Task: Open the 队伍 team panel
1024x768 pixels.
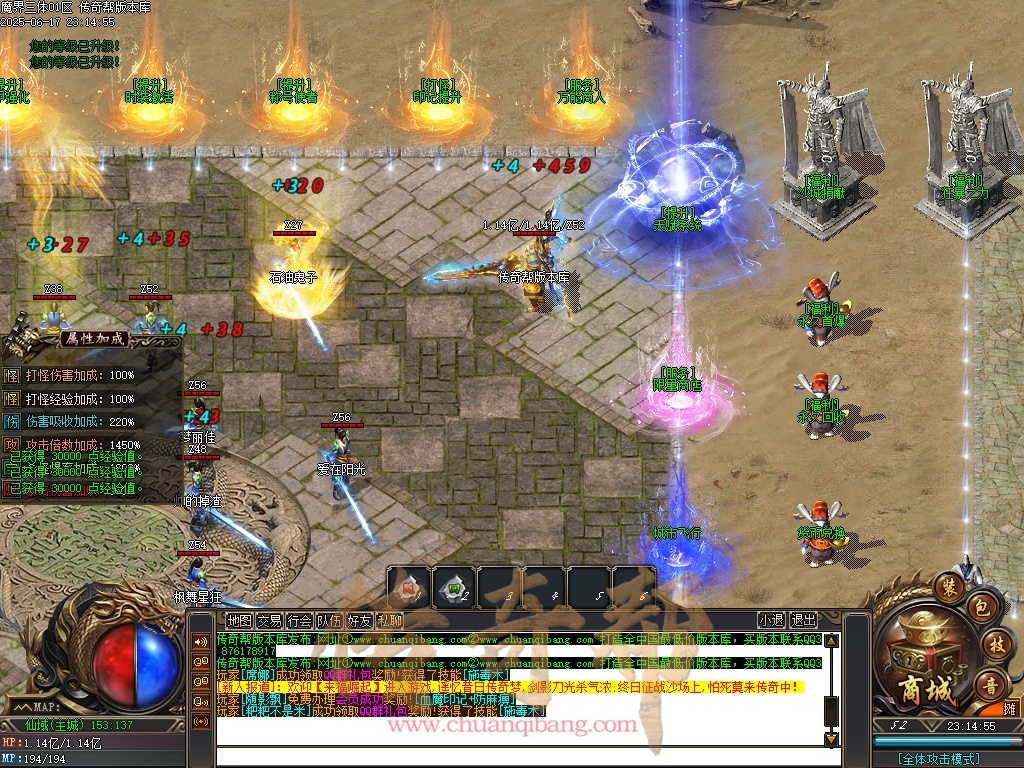Action: [x=329, y=621]
